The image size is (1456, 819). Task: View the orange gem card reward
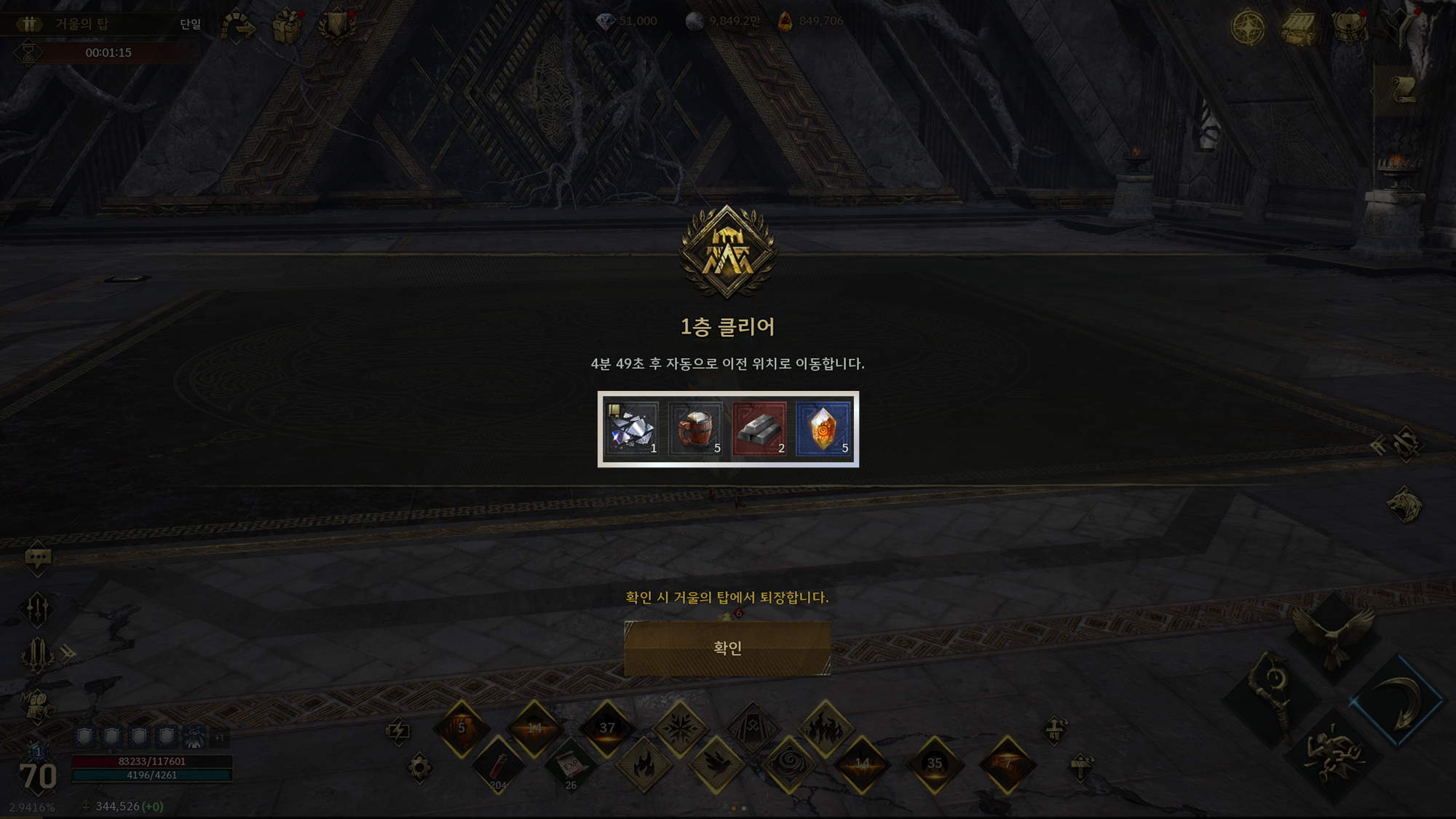823,430
